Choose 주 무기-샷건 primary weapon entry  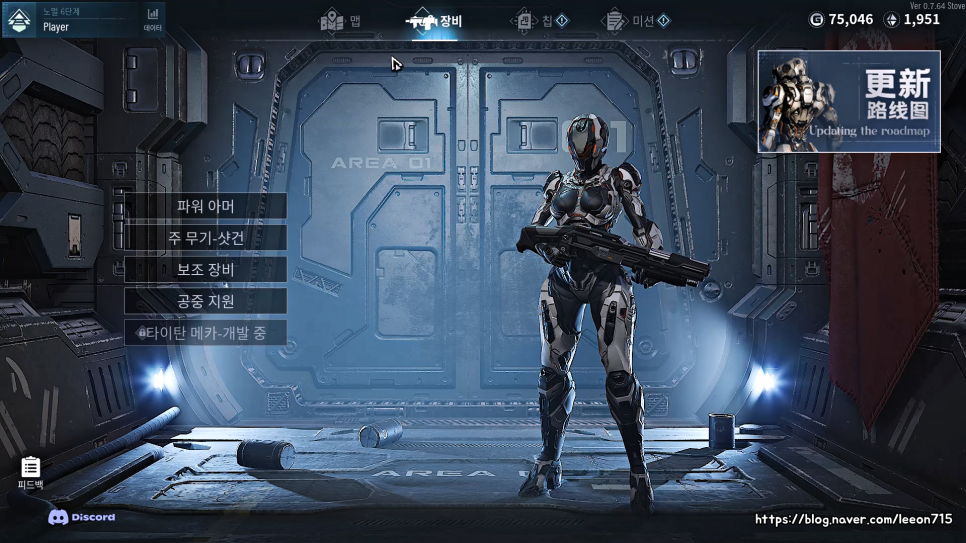point(205,238)
